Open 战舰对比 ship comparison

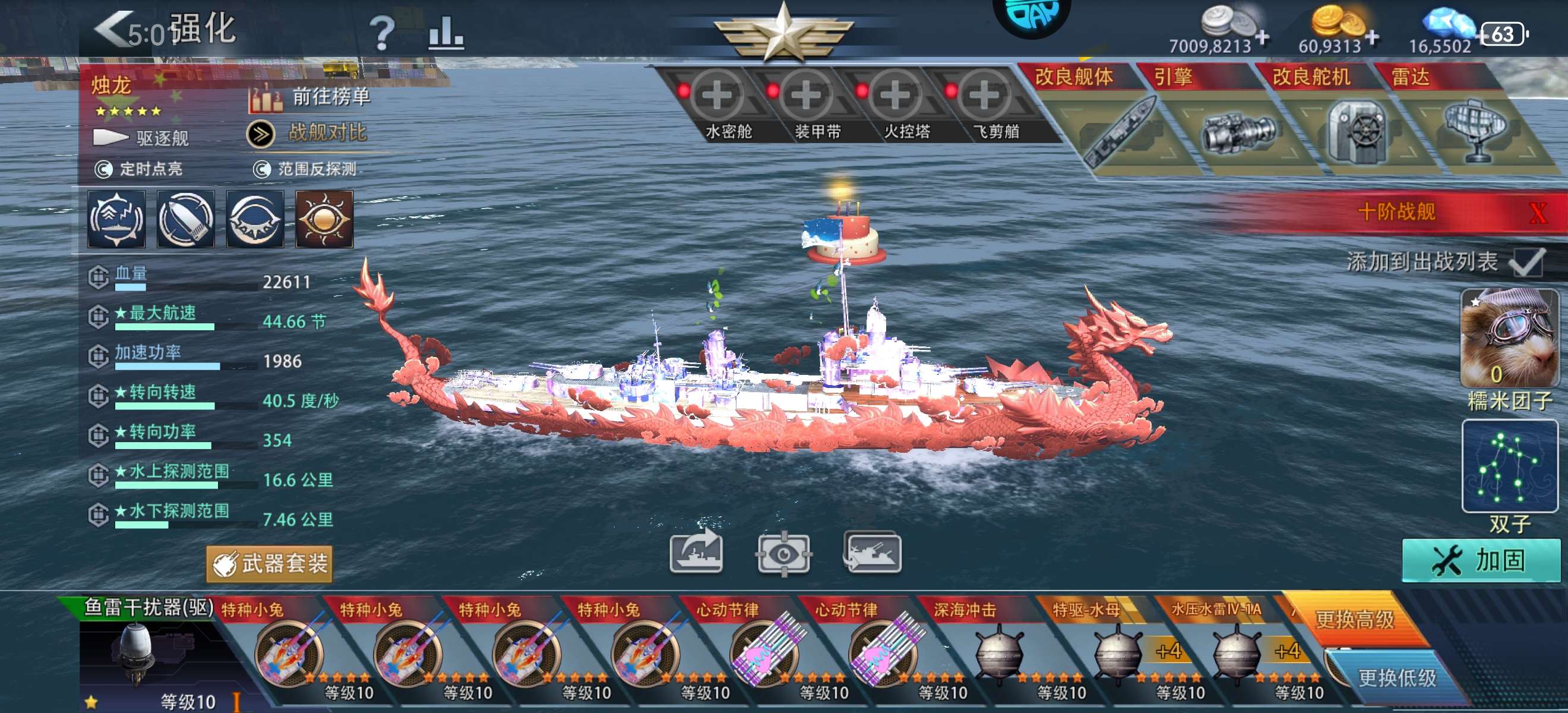[x=308, y=133]
